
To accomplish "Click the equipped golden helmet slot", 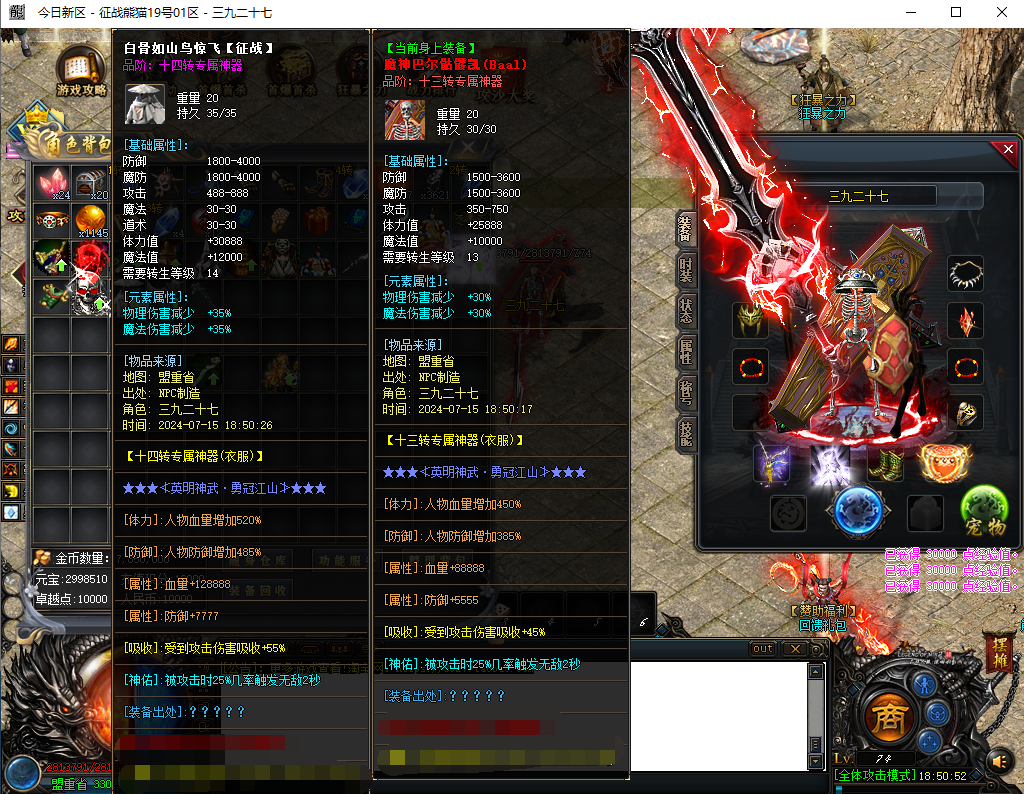I will point(748,319).
